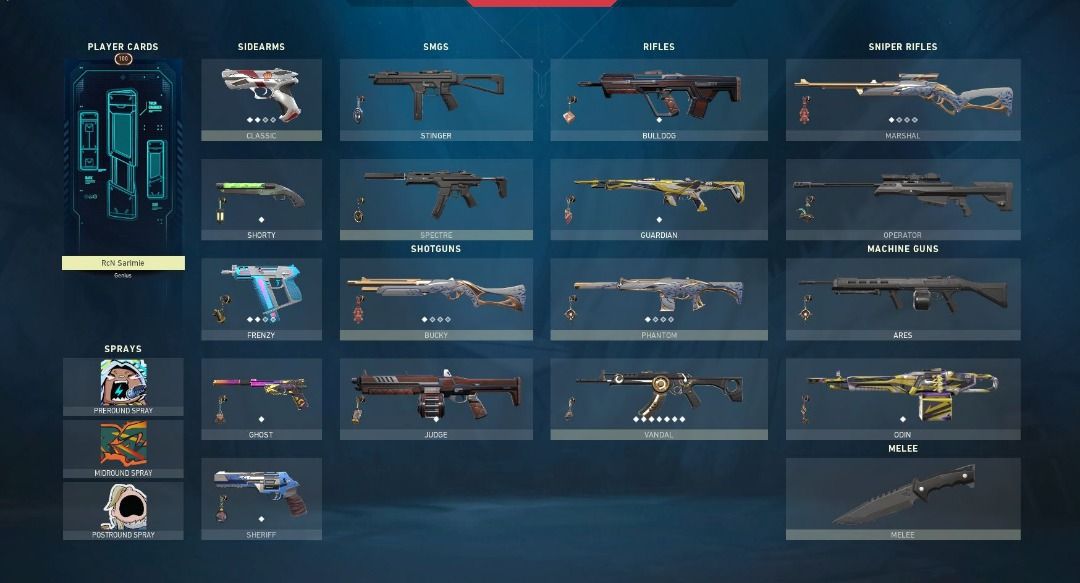Open the Vandal rifle slot

pyautogui.click(x=659, y=398)
